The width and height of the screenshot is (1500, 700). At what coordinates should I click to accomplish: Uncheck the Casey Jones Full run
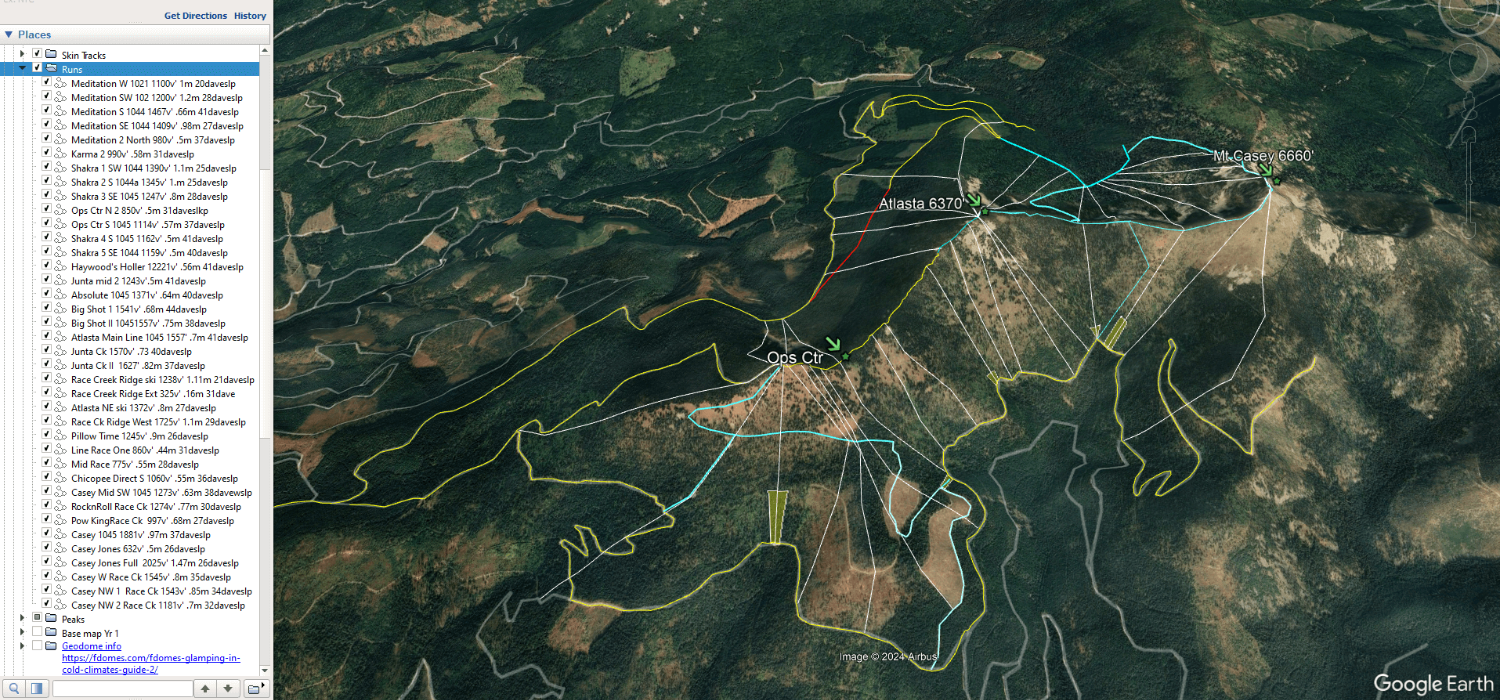[x=46, y=563]
